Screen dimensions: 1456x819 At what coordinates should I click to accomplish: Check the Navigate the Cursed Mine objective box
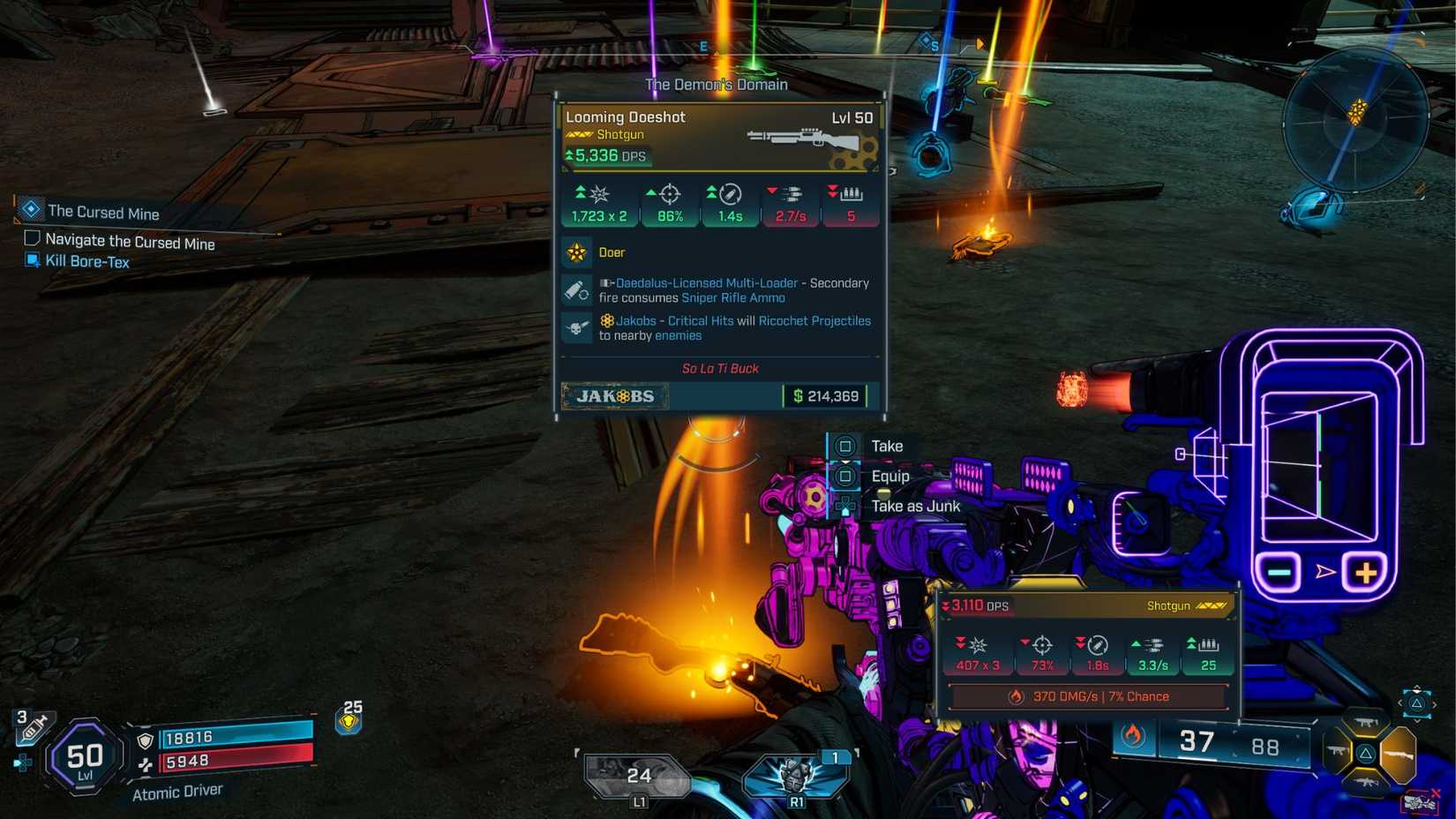tap(33, 237)
